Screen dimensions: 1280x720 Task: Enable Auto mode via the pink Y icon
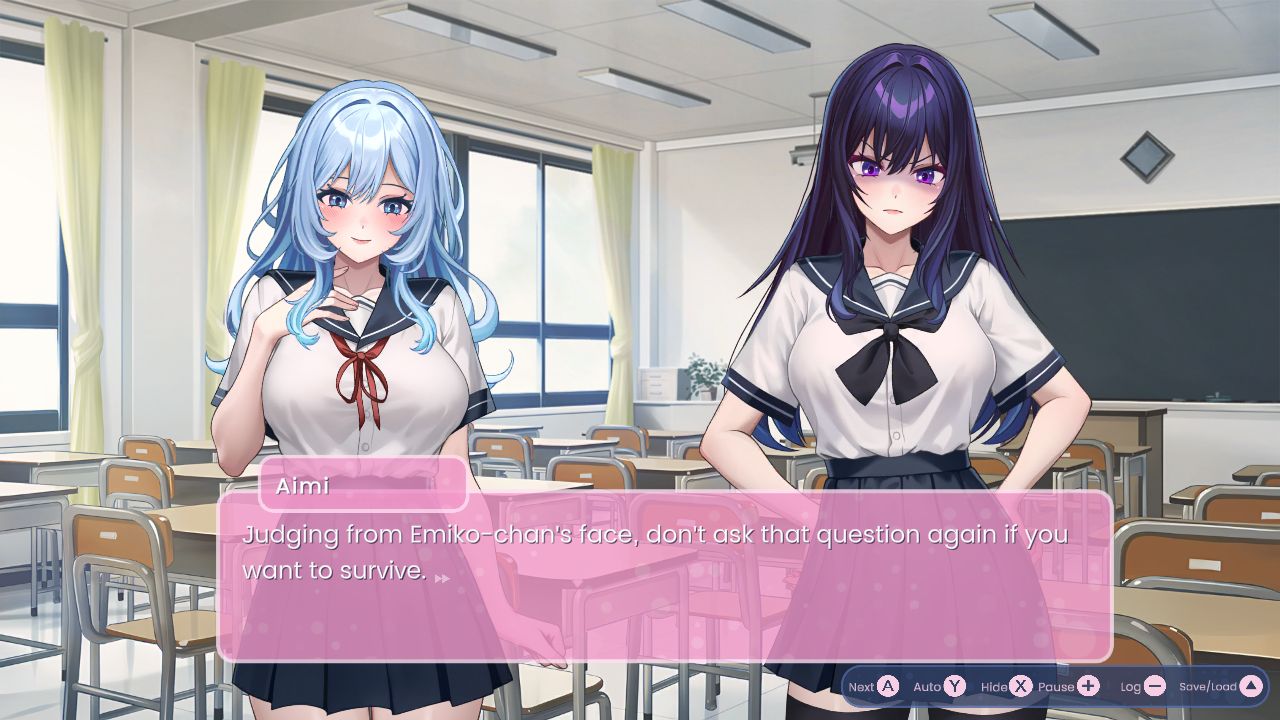pos(955,687)
